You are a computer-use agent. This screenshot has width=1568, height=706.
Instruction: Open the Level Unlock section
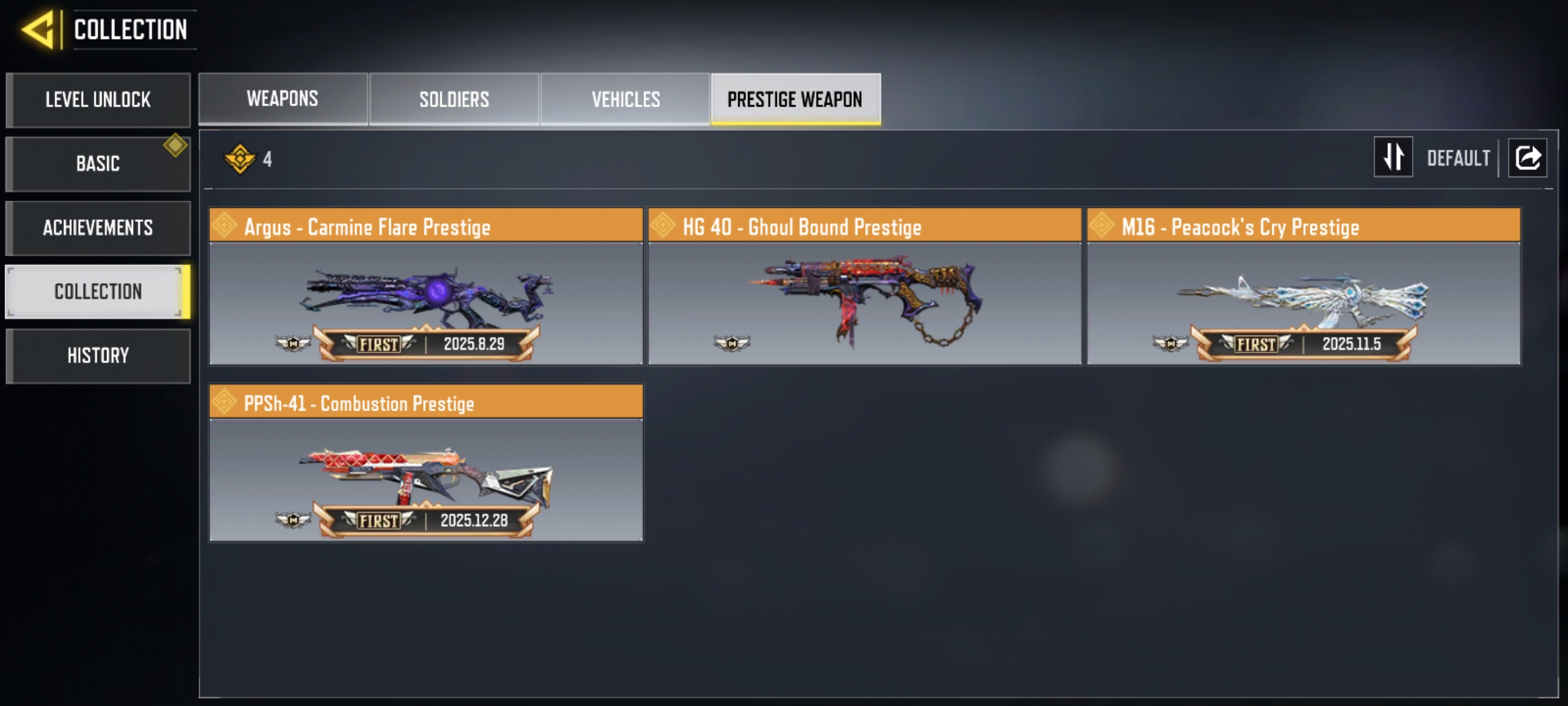pyautogui.click(x=98, y=100)
